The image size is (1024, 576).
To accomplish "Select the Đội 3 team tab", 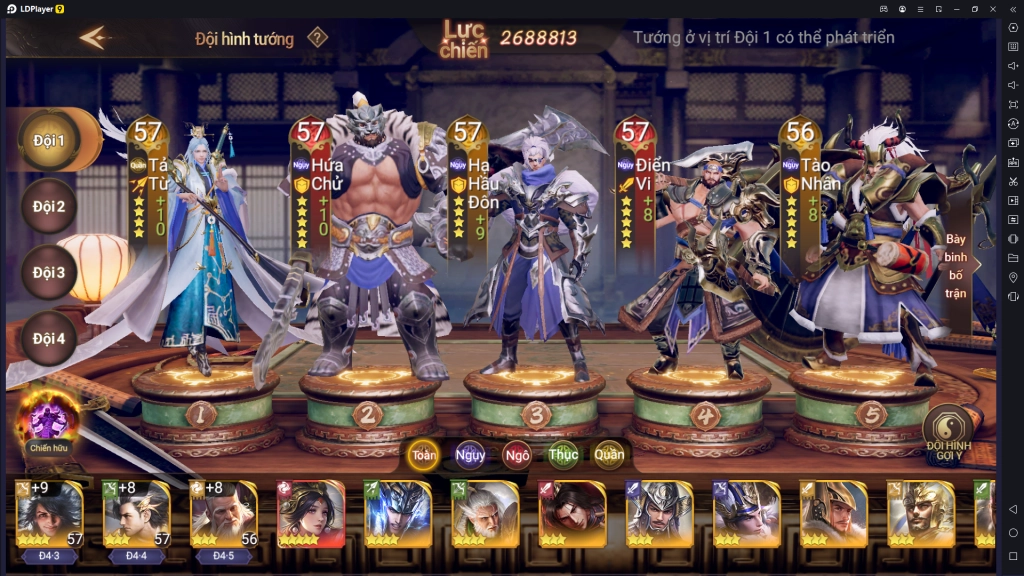I will click(47, 272).
